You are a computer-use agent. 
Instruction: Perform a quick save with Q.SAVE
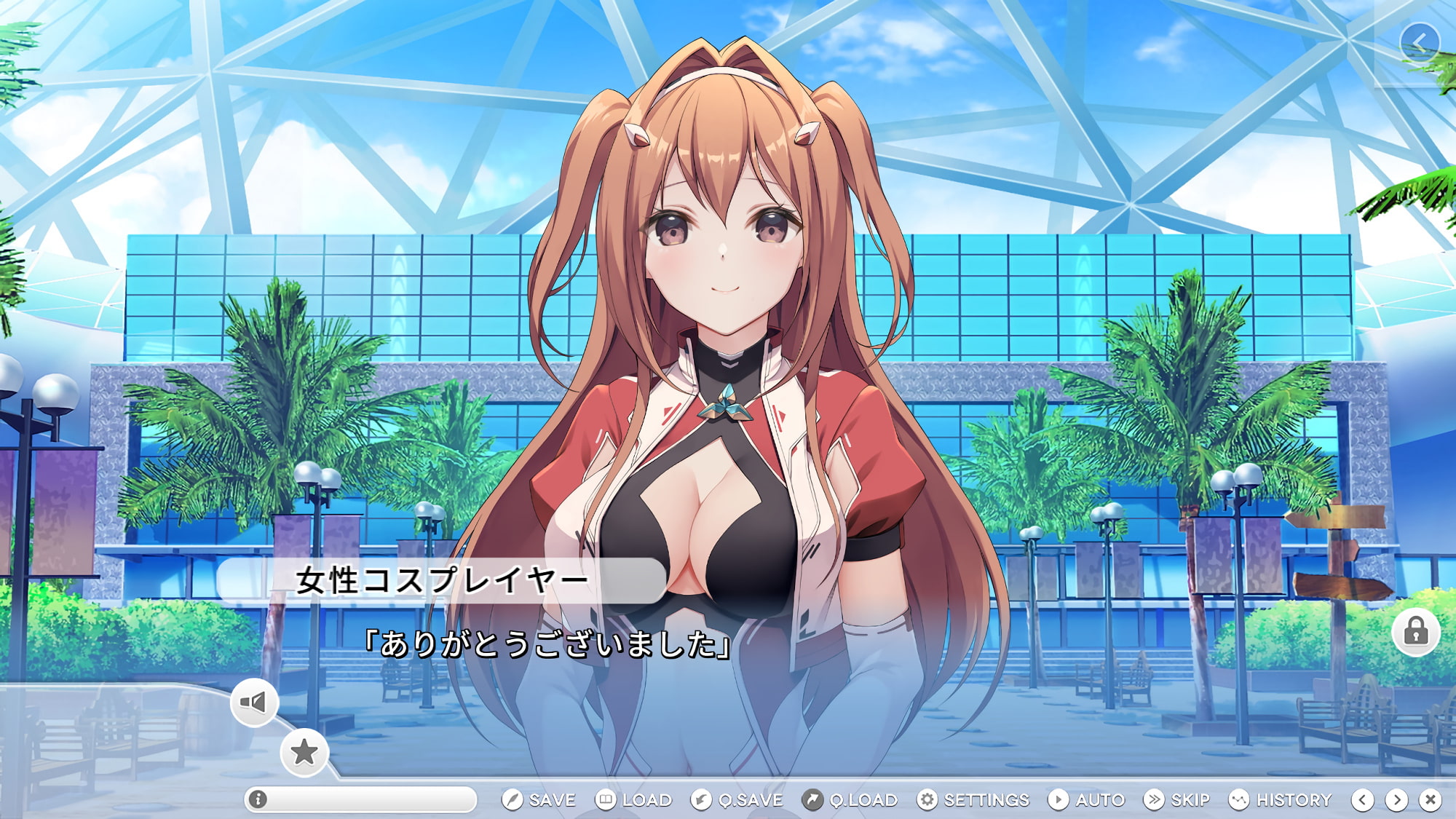click(737, 799)
